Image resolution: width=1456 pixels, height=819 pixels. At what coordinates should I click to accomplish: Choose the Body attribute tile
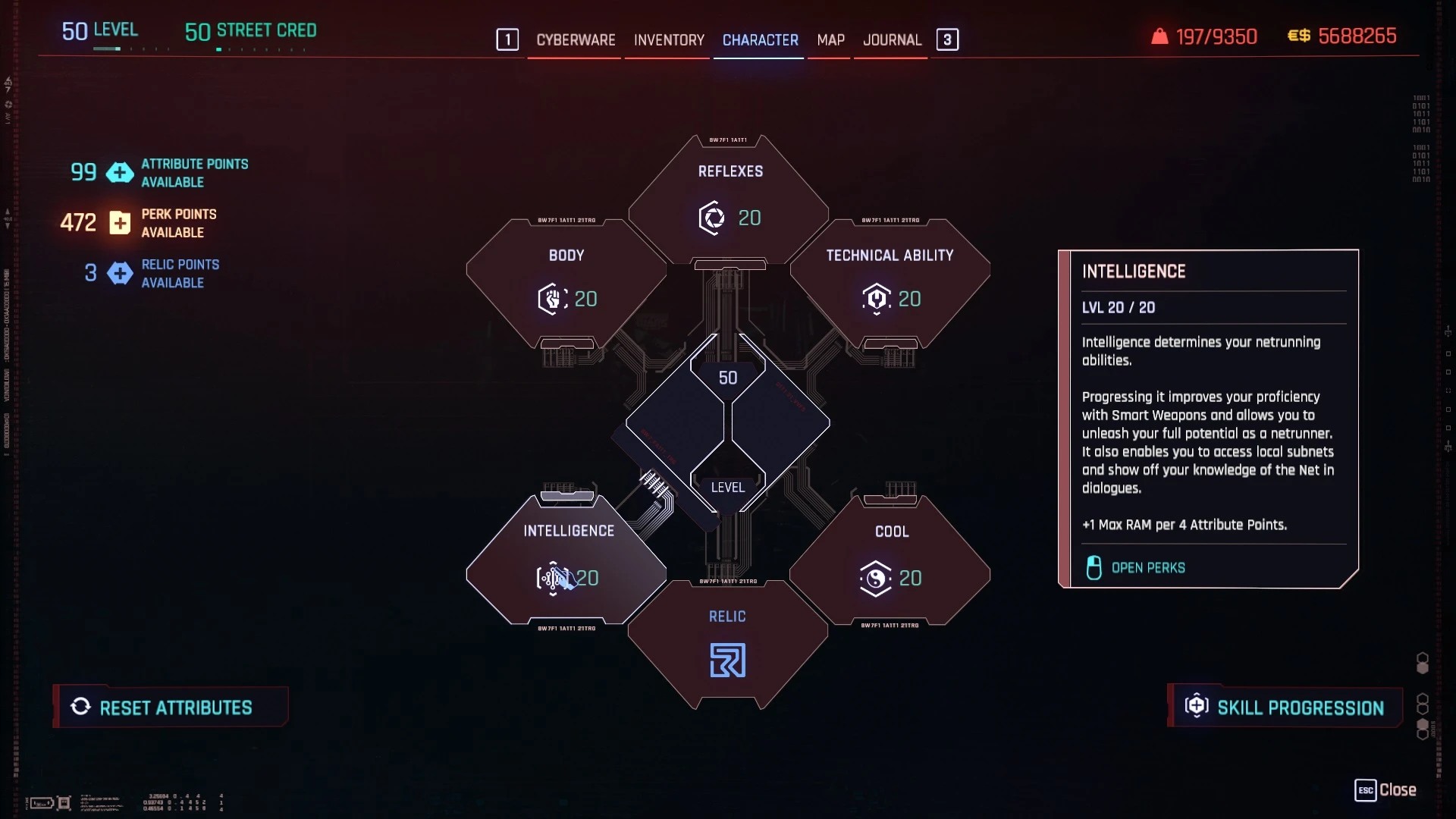(x=566, y=282)
